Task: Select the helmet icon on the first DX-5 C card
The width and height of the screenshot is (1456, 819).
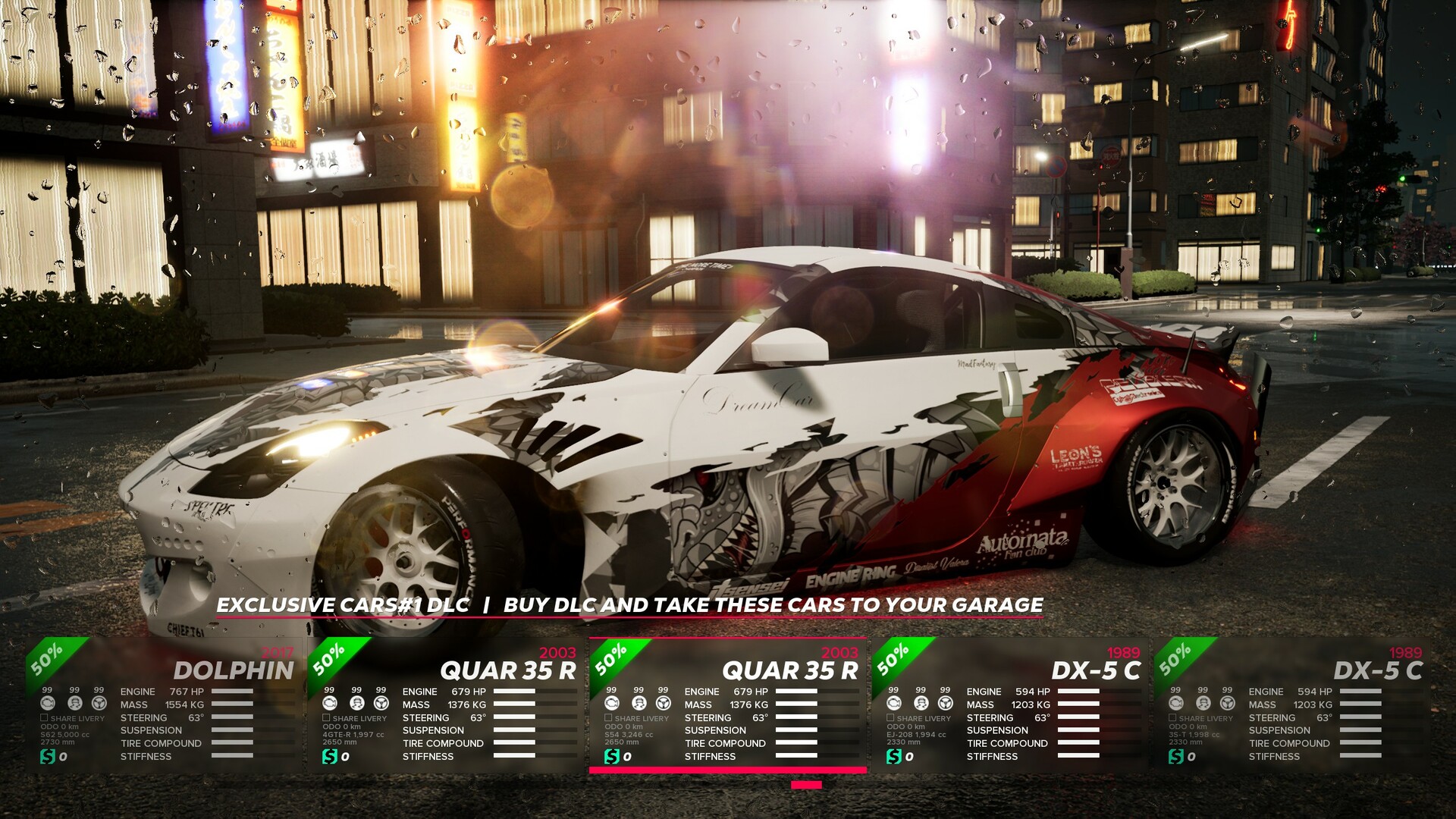Action: click(x=919, y=704)
